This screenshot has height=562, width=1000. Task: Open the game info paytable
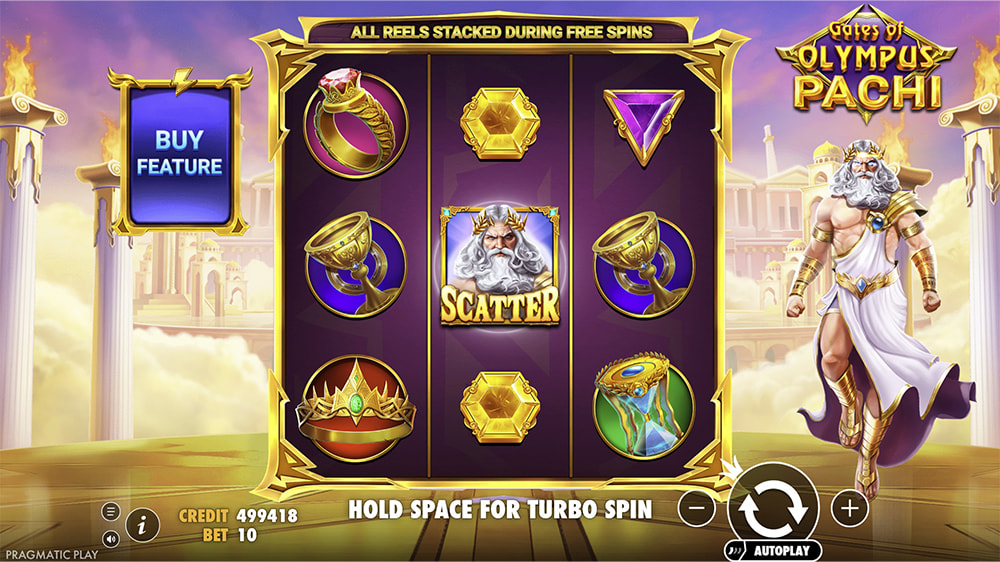point(143,522)
